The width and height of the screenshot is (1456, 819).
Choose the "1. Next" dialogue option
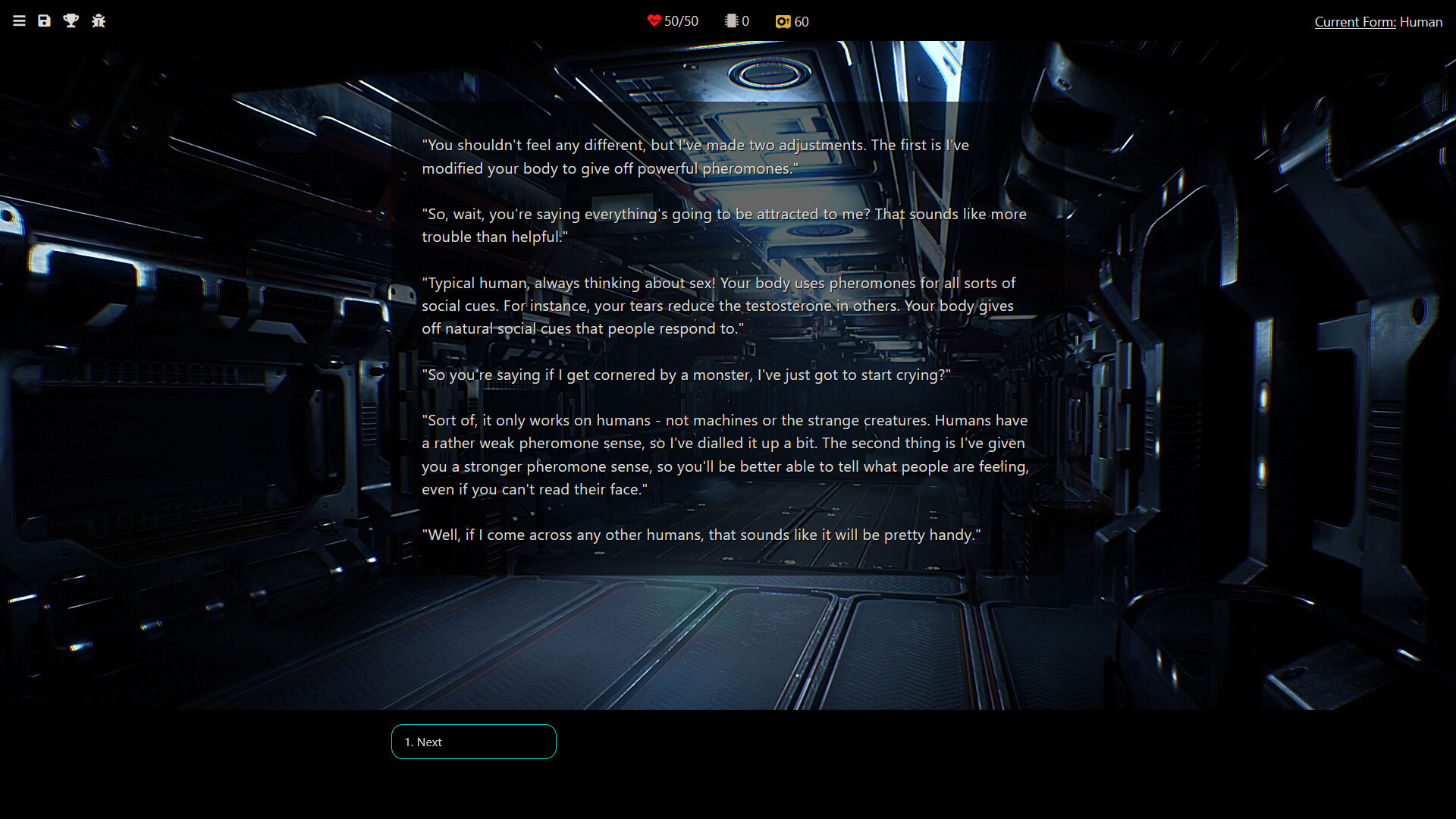[x=473, y=742]
